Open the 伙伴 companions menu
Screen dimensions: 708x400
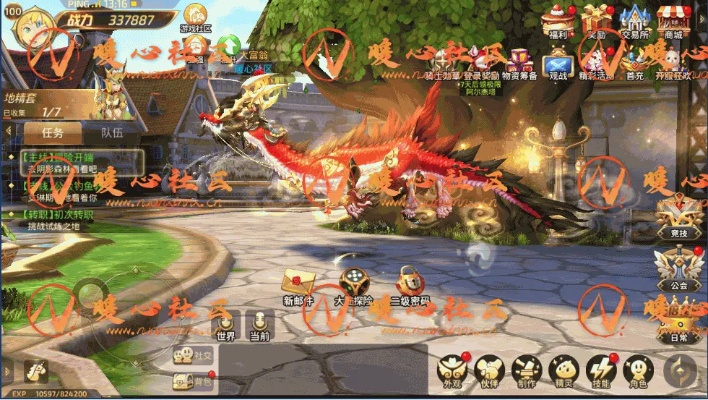[489, 370]
